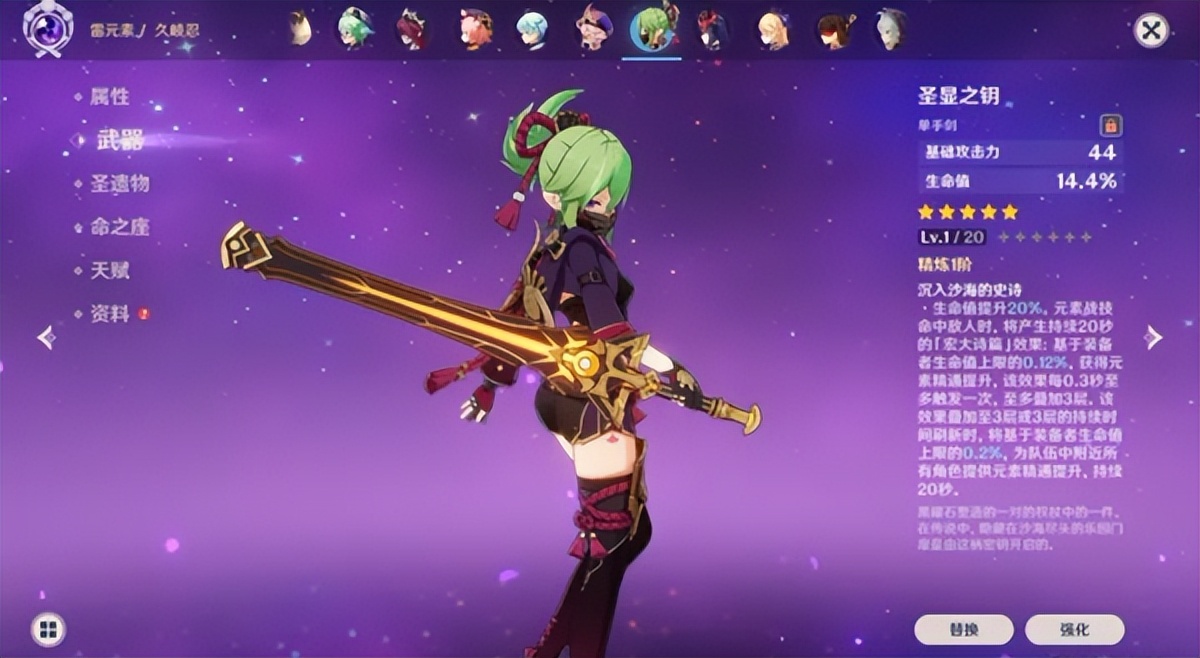The height and width of the screenshot is (658, 1200).
Task: Go to the previous character with the left arrow
Action: (46, 338)
